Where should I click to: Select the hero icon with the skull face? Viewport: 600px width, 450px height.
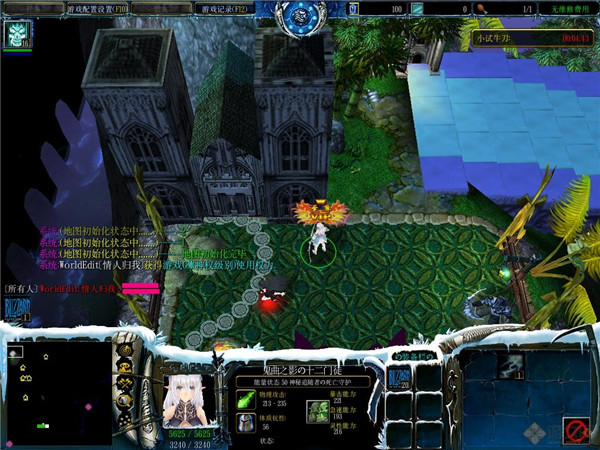[x=18, y=35]
